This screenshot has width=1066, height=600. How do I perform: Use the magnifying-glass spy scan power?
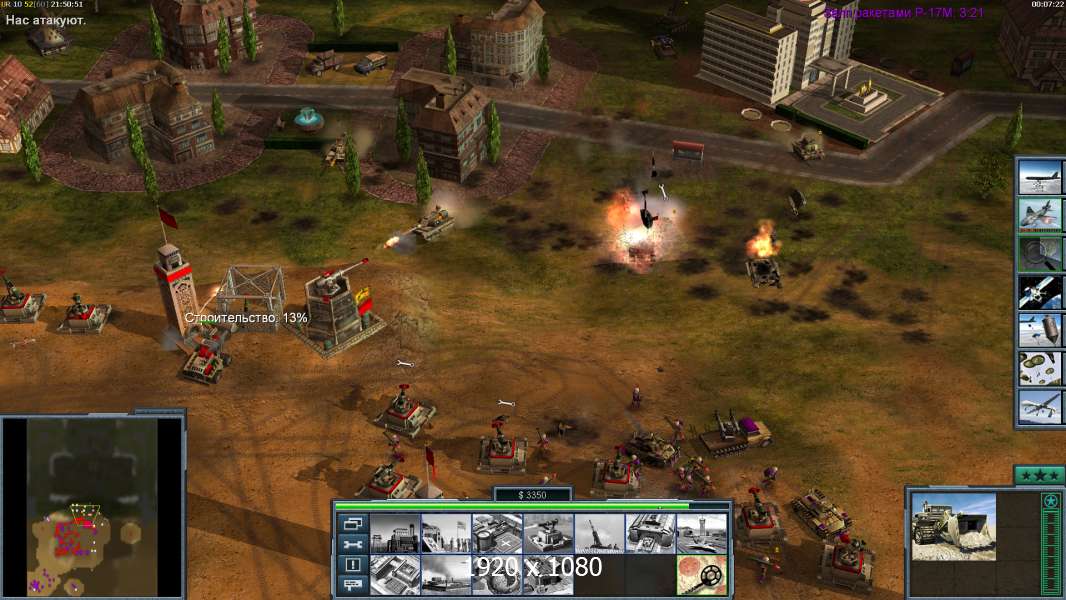pos(1040,253)
